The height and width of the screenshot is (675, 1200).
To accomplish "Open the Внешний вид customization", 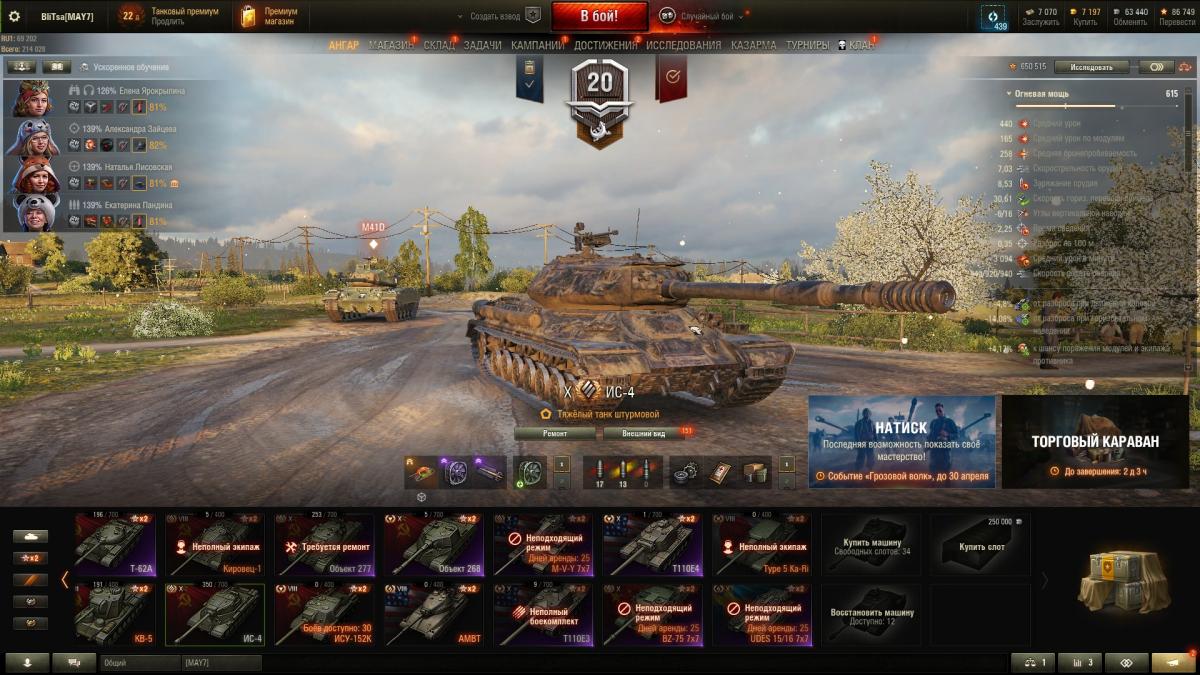I will pos(644,434).
